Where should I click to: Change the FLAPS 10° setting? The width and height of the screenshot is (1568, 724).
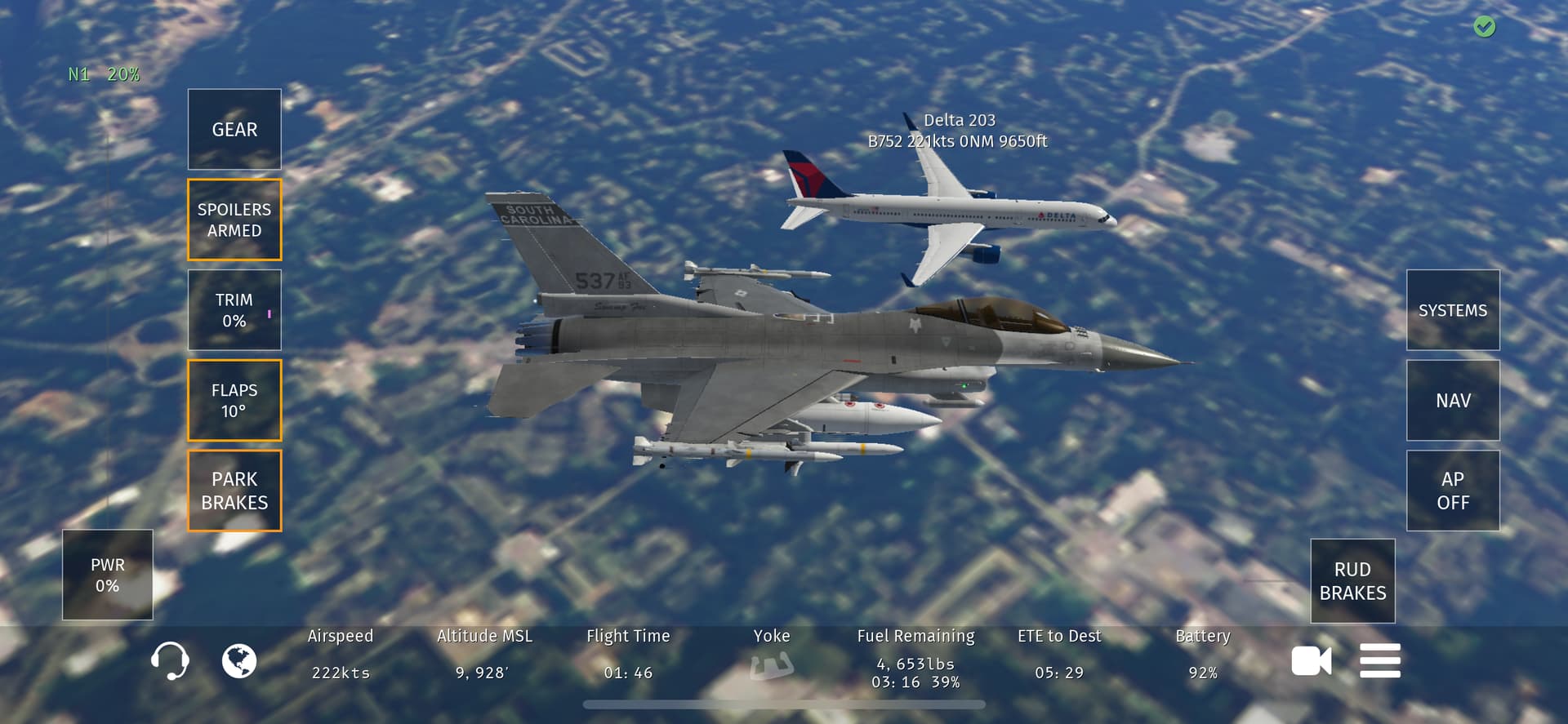pos(234,400)
